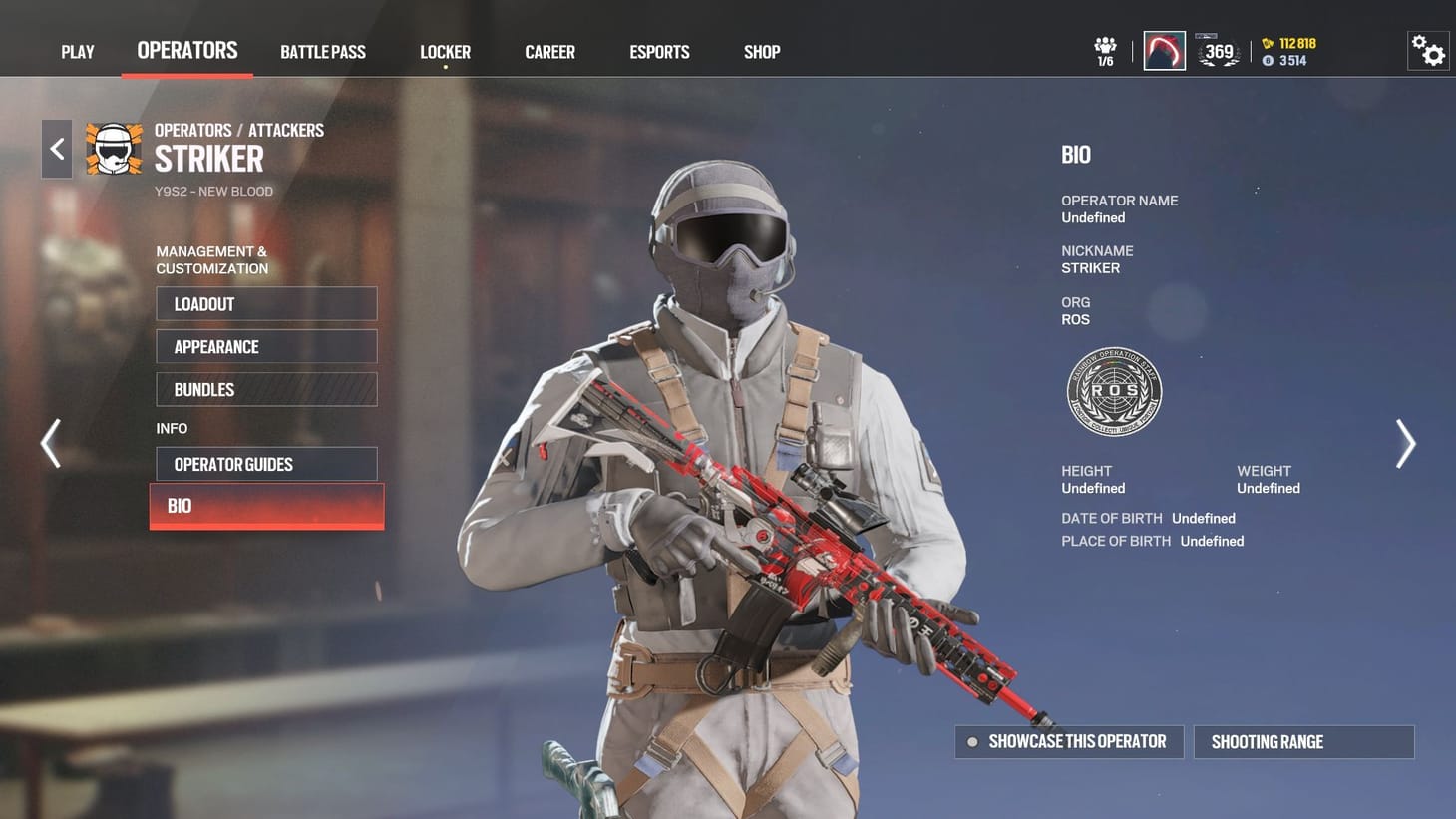Click the yellow Renown currency icon
The height and width of the screenshot is (819, 1456).
1267,43
